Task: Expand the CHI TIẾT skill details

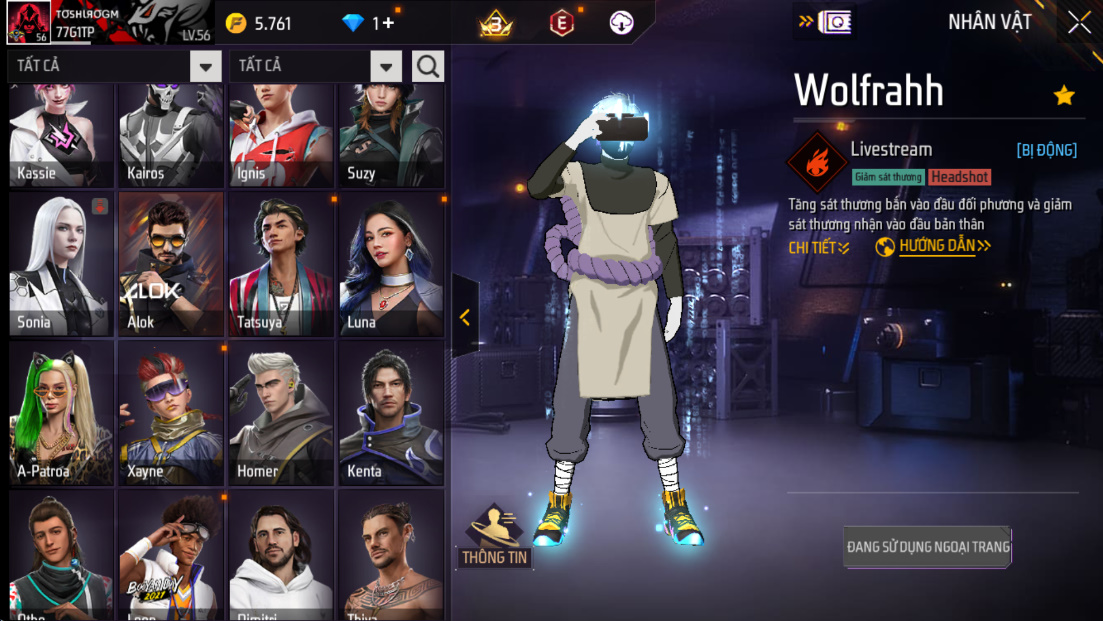Action: [x=819, y=248]
